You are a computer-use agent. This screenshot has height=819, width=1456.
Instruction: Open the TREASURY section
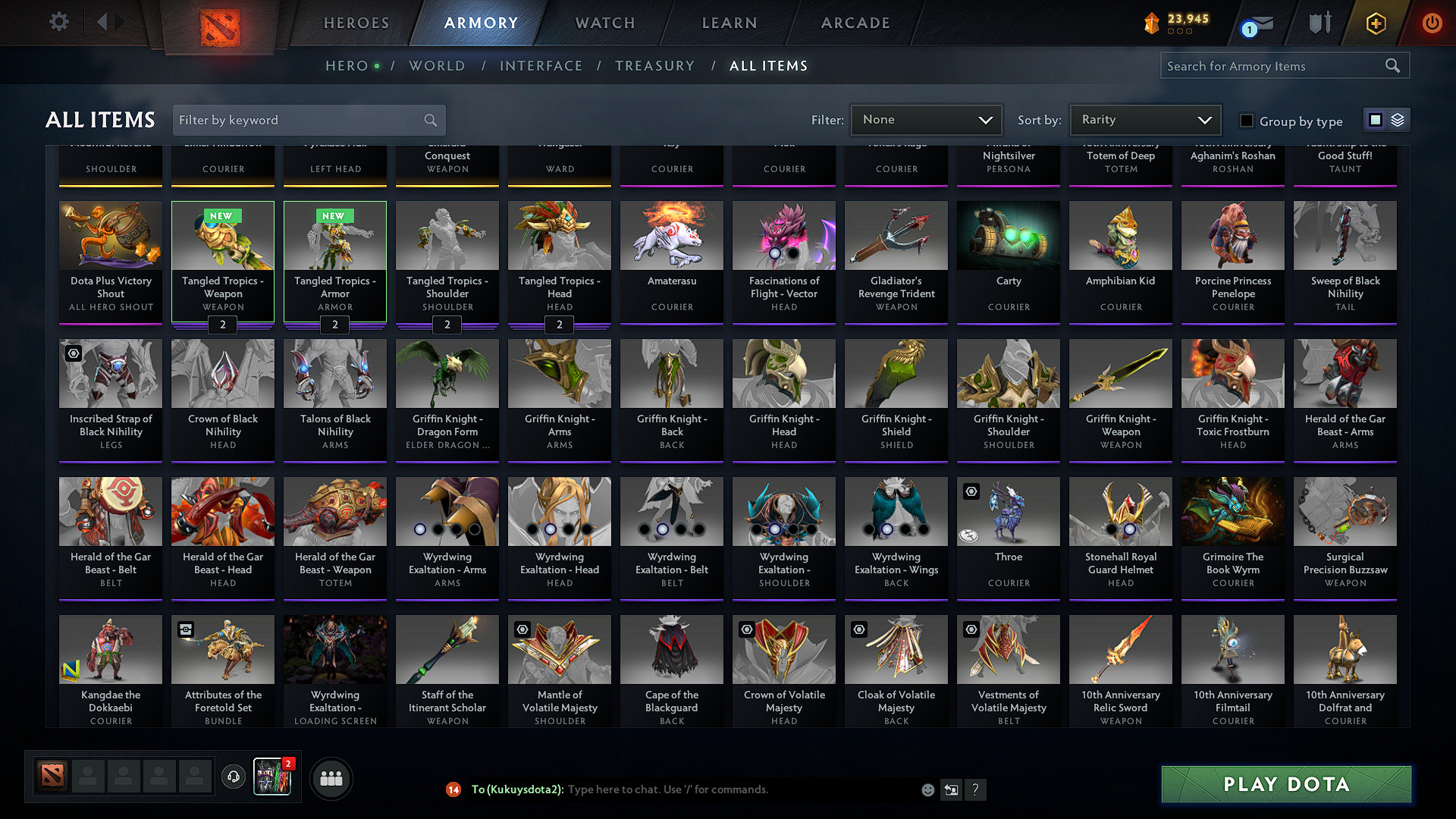point(654,66)
